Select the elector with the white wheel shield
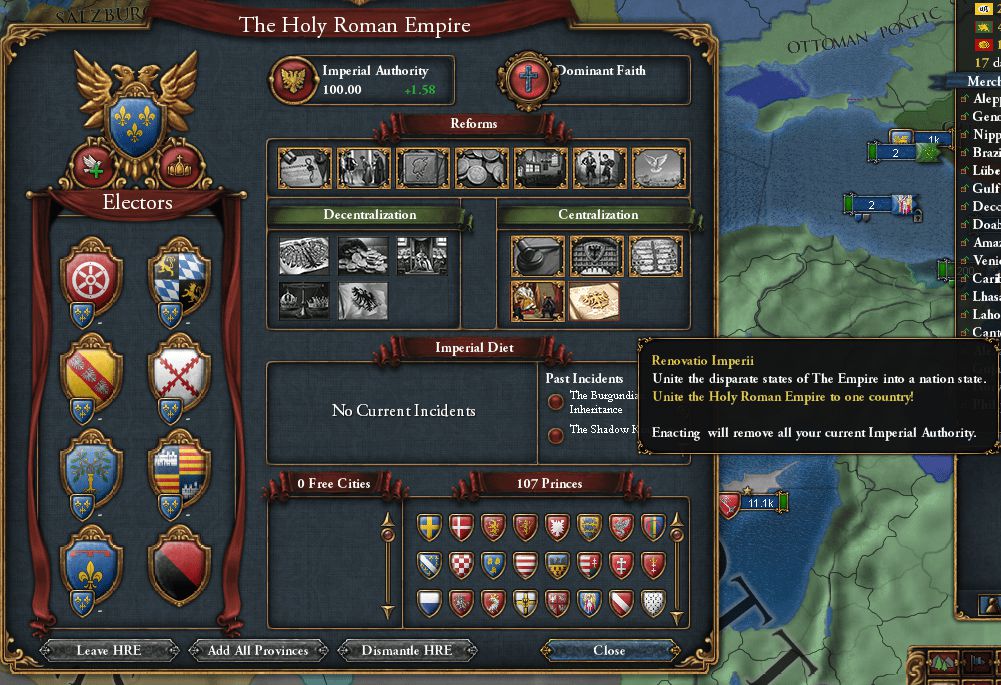 click(x=91, y=276)
